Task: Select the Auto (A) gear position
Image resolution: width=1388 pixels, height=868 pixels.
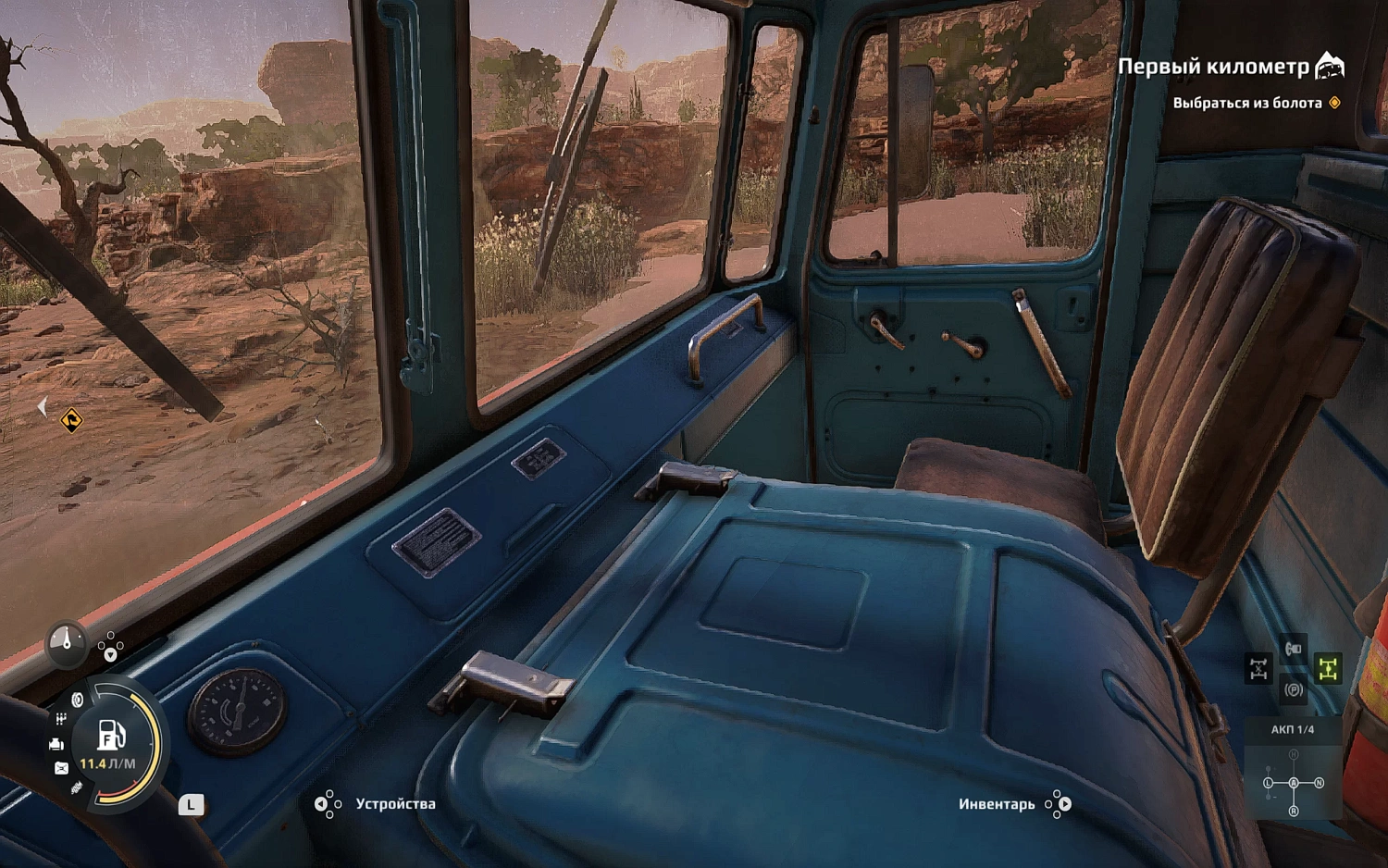Action: (x=1294, y=783)
